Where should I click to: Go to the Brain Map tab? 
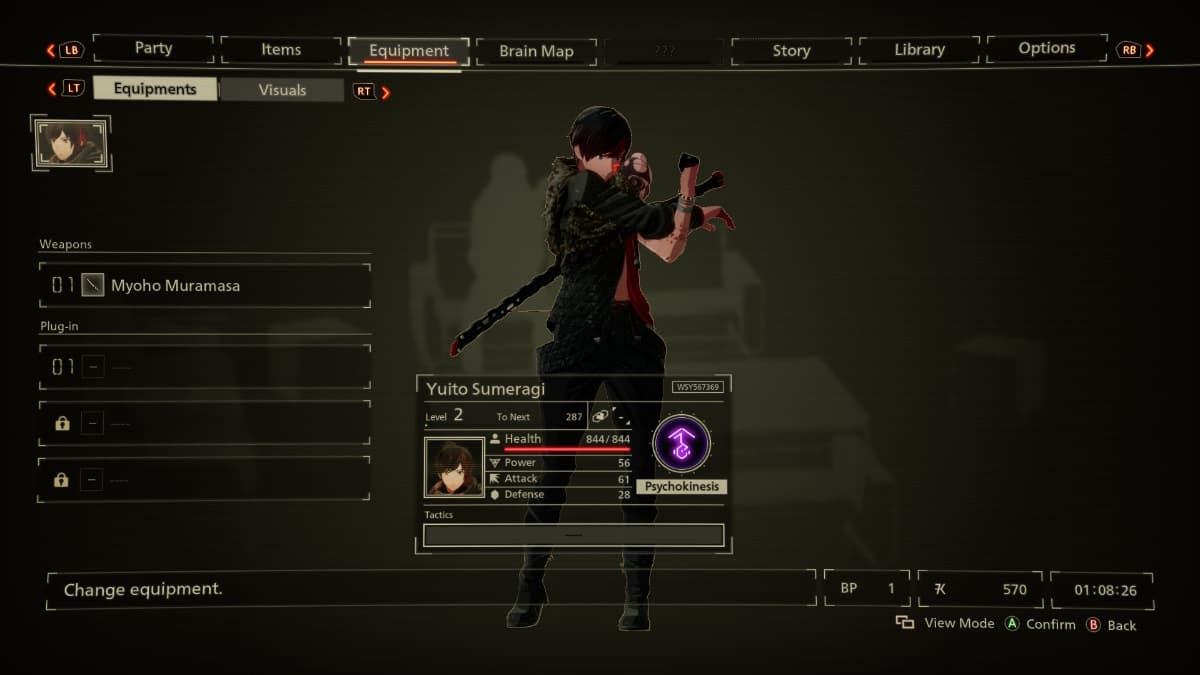coord(536,51)
